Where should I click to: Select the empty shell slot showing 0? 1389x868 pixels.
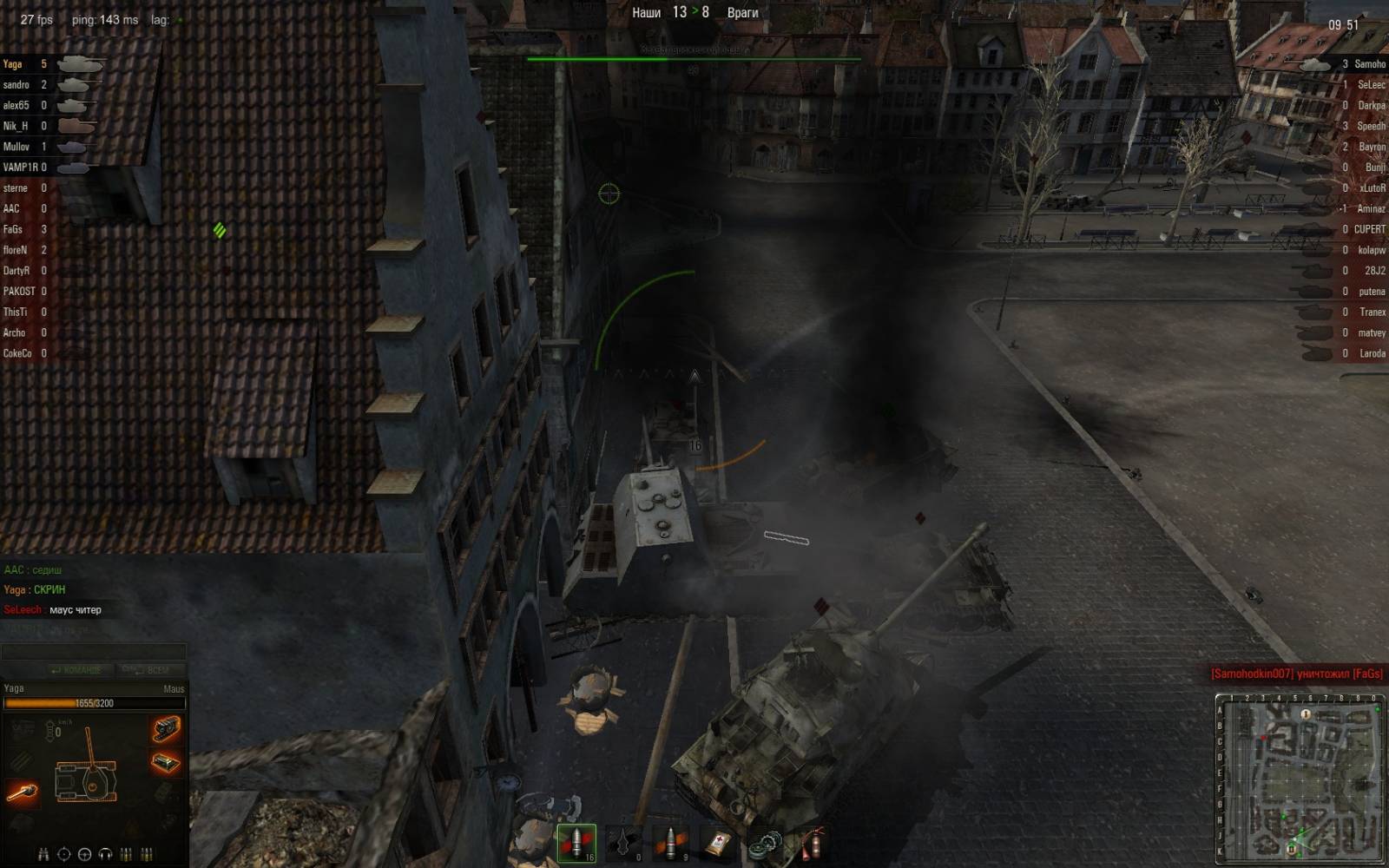(x=623, y=843)
